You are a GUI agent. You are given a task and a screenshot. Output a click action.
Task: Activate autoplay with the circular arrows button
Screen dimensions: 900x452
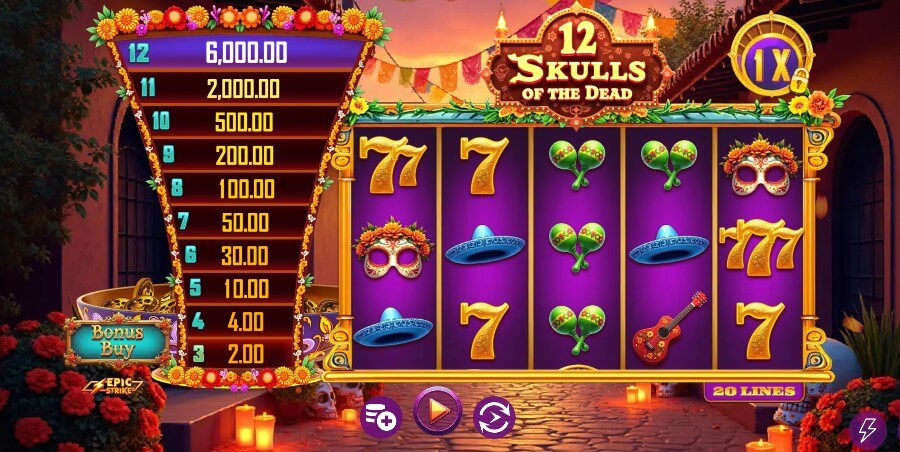tap(493, 415)
